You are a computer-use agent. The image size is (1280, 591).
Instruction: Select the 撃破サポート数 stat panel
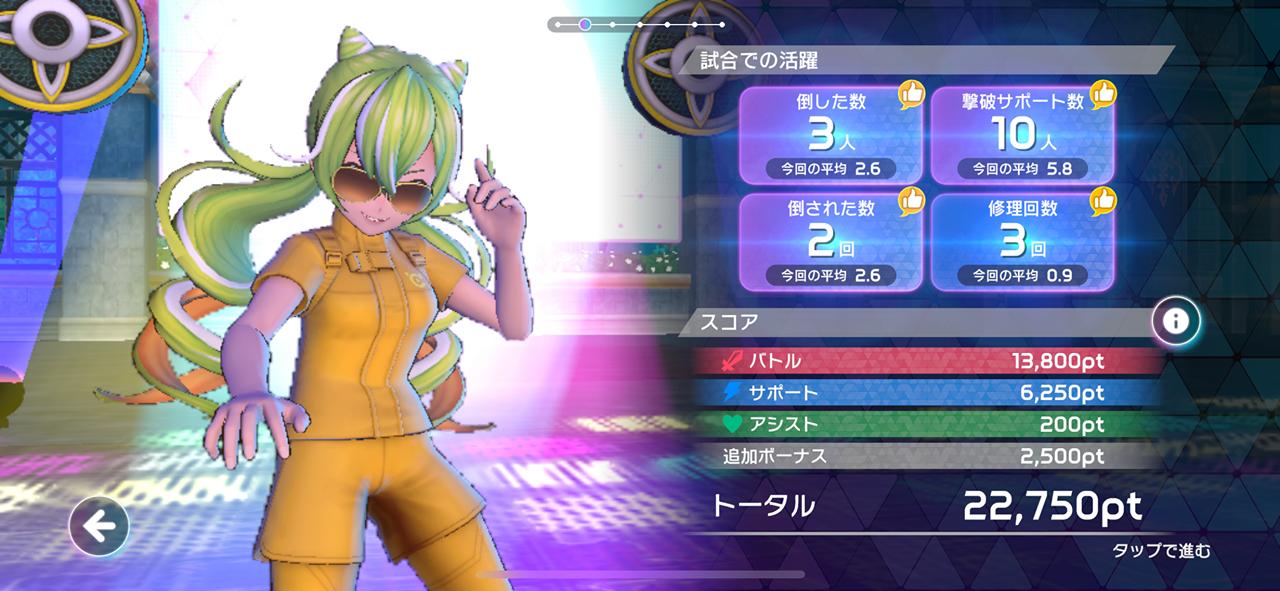1022,135
